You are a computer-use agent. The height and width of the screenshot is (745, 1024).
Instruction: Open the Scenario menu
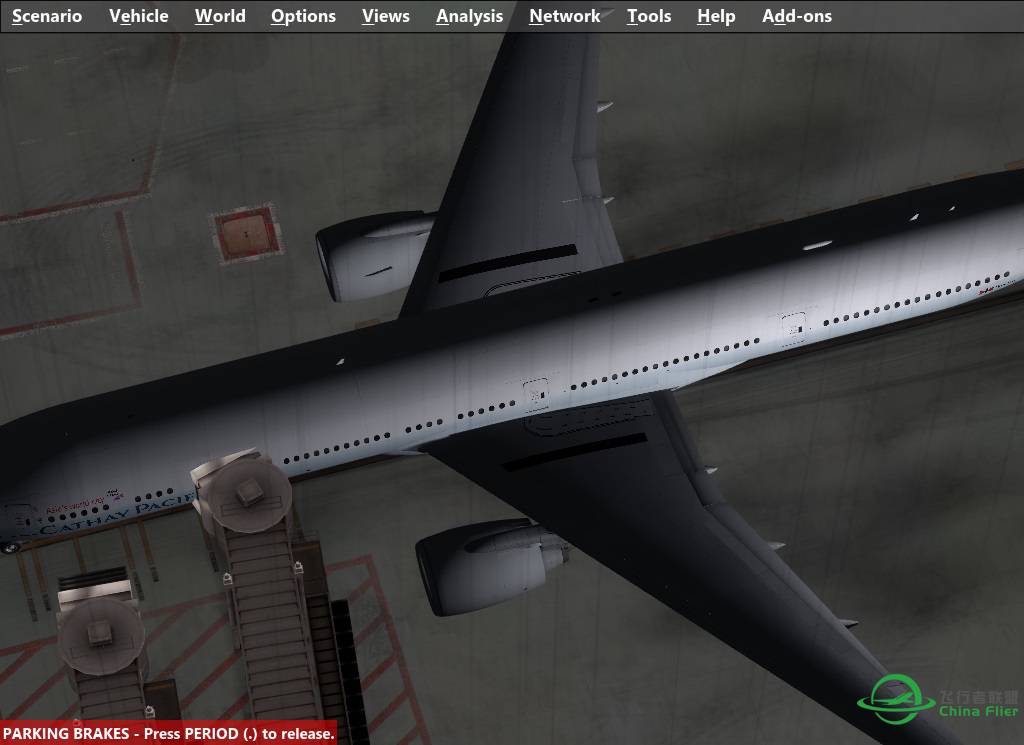click(47, 16)
